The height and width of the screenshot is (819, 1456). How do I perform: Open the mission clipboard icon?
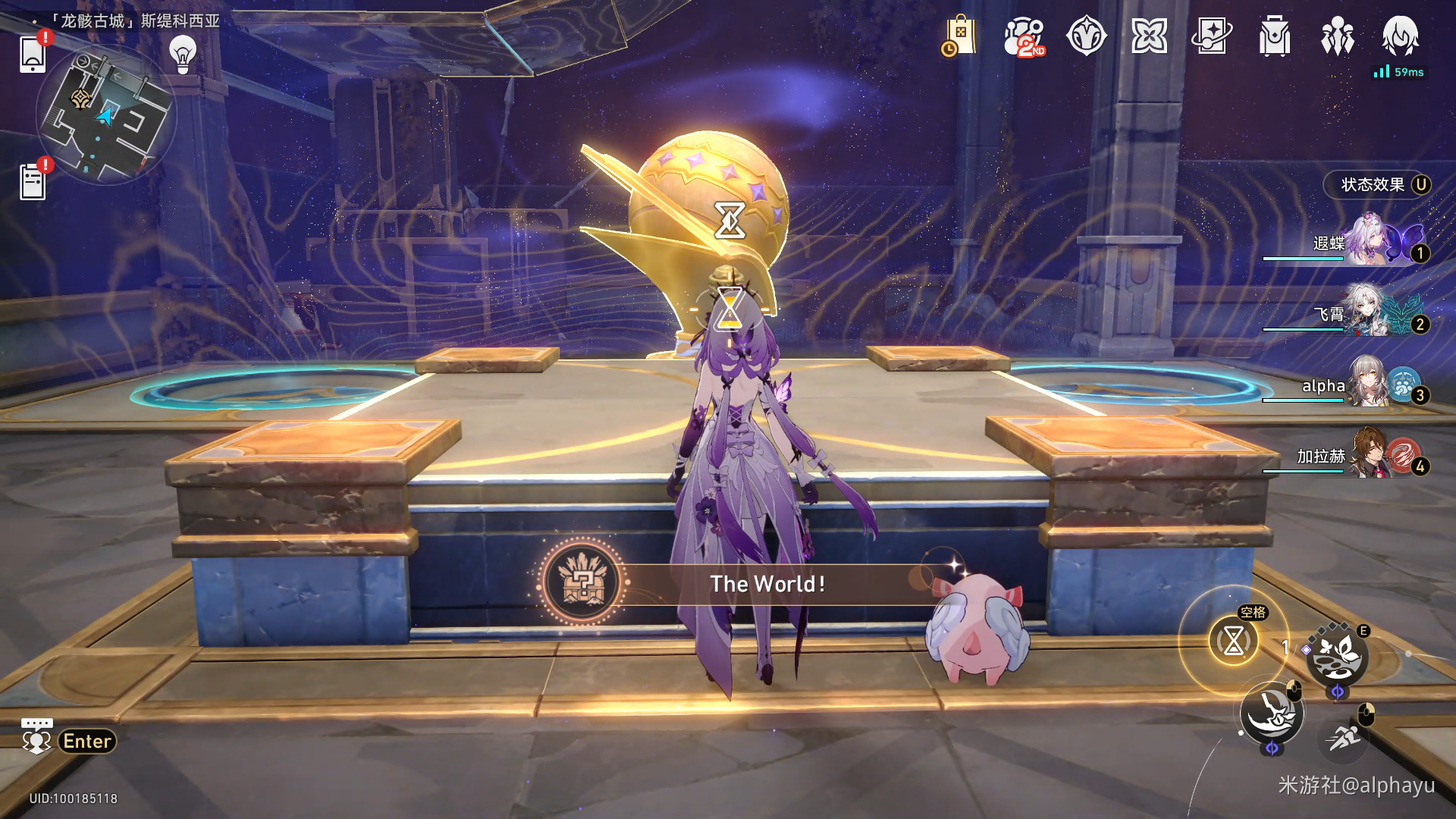[33, 183]
